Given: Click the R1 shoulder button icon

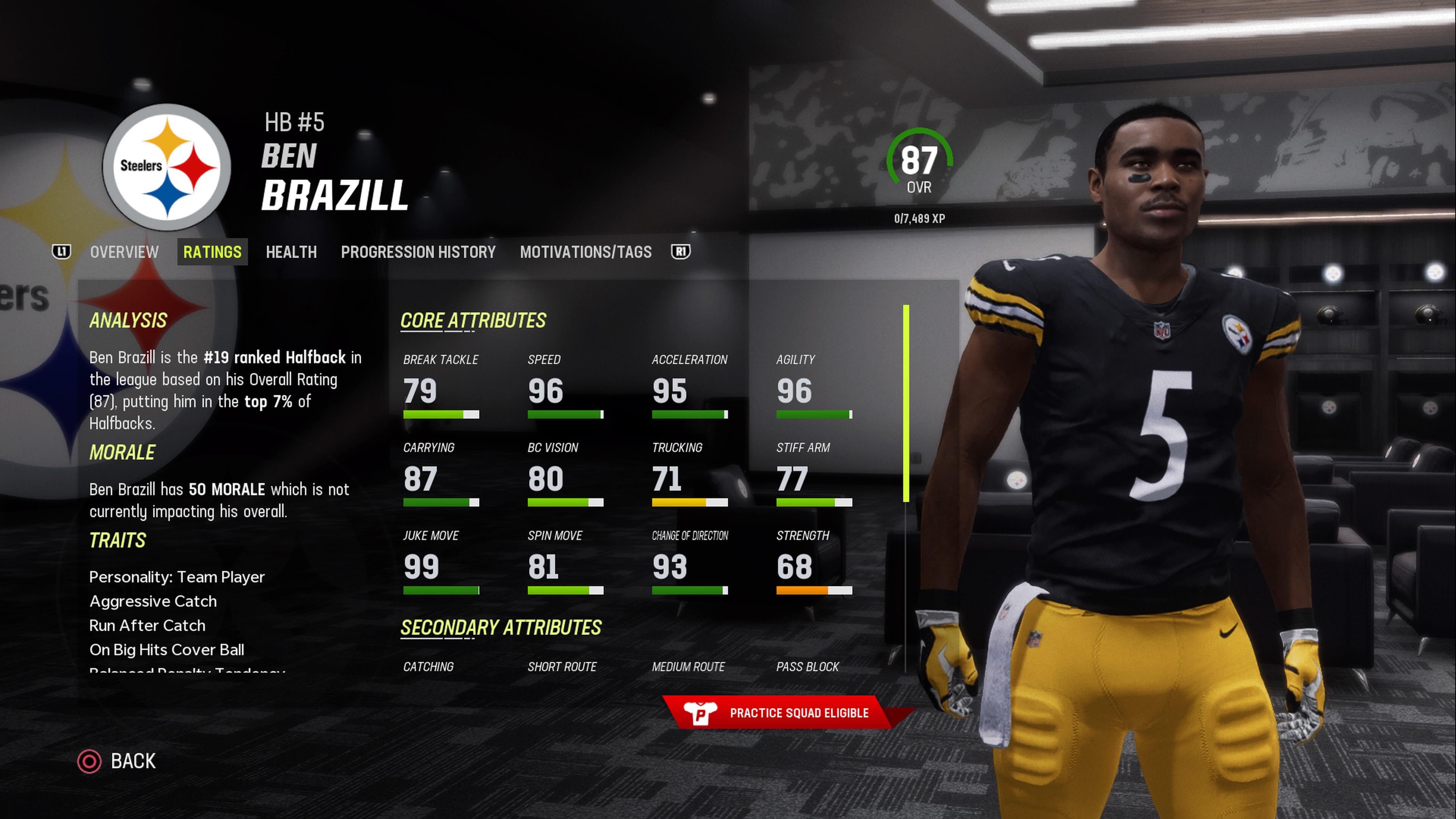Looking at the screenshot, I should [x=680, y=252].
